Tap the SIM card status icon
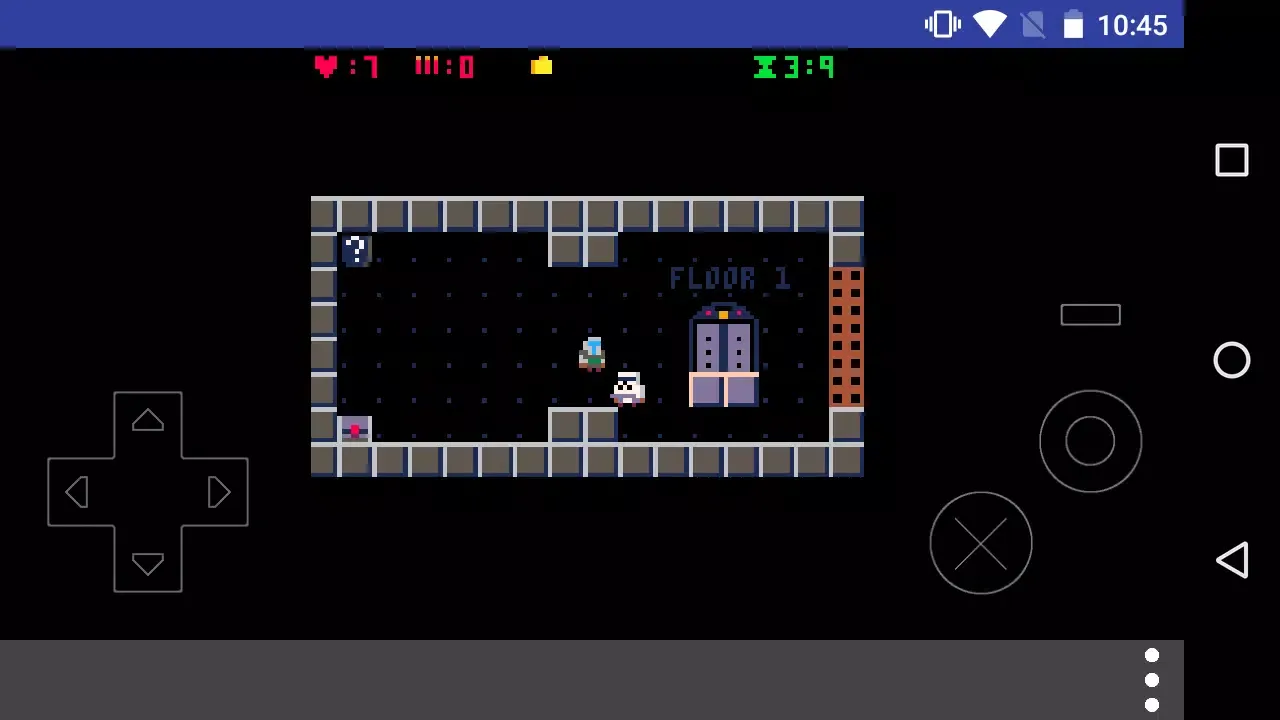 pyautogui.click(x=1035, y=24)
